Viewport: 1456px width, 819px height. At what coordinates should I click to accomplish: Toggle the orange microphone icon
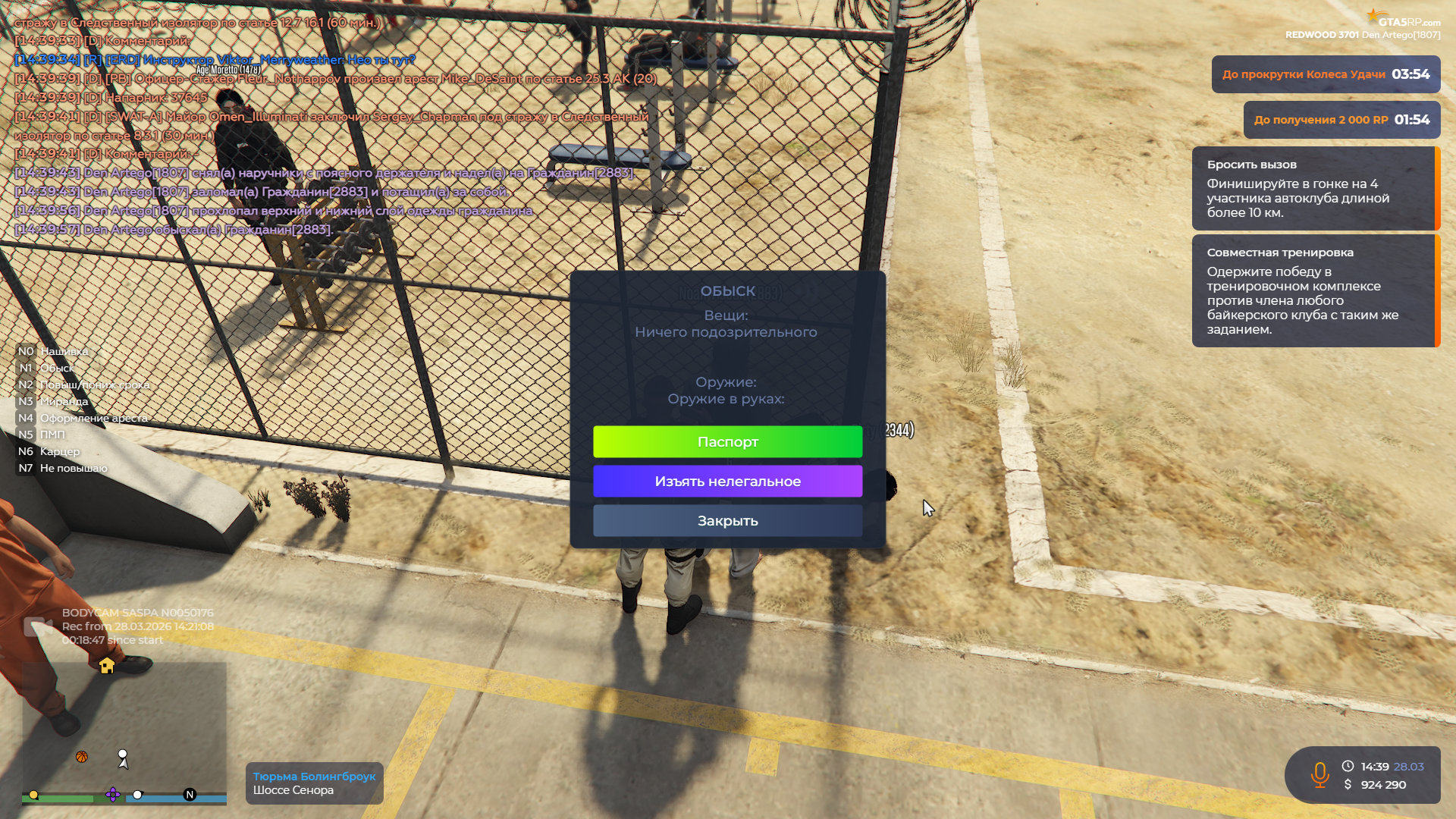click(1319, 775)
